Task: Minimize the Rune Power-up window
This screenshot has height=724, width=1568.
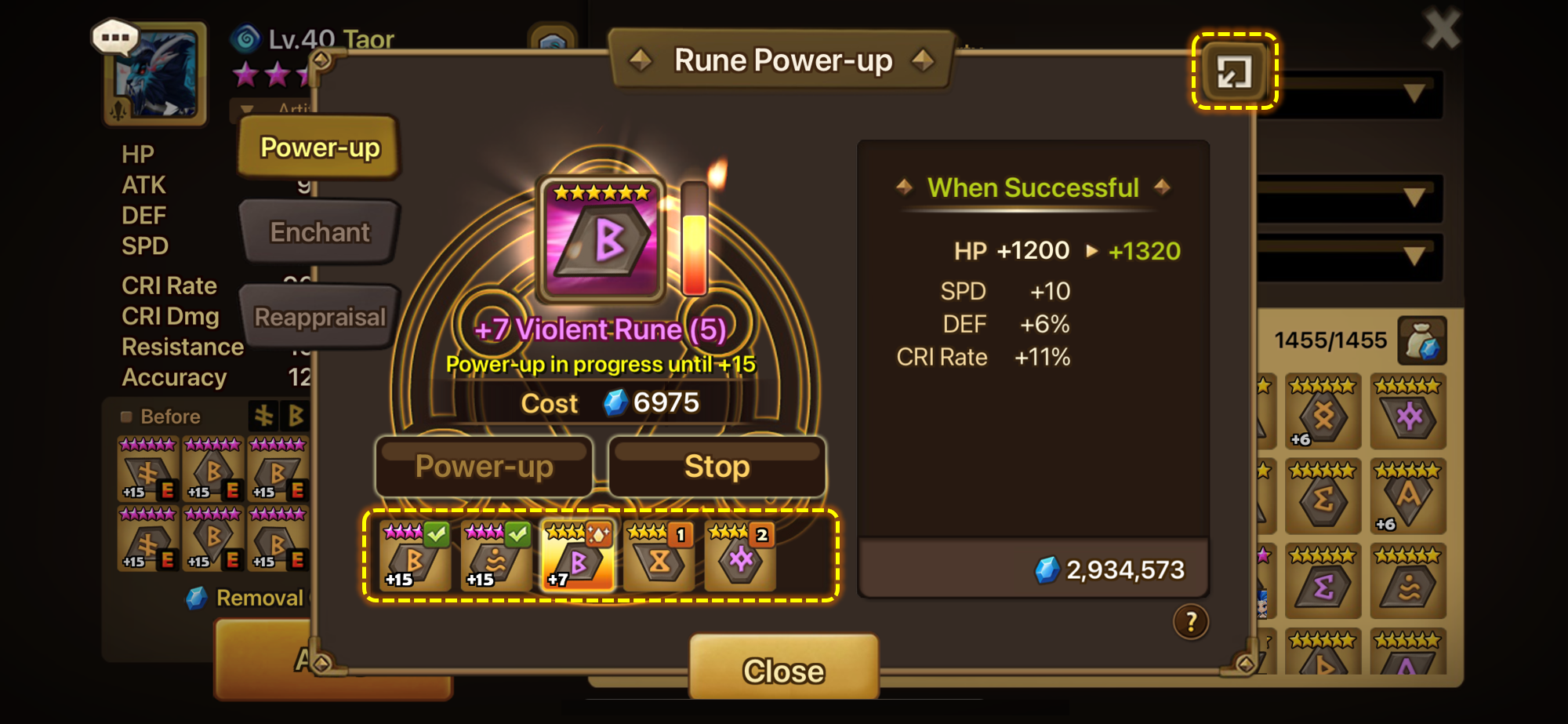Action: pyautogui.click(x=1234, y=72)
